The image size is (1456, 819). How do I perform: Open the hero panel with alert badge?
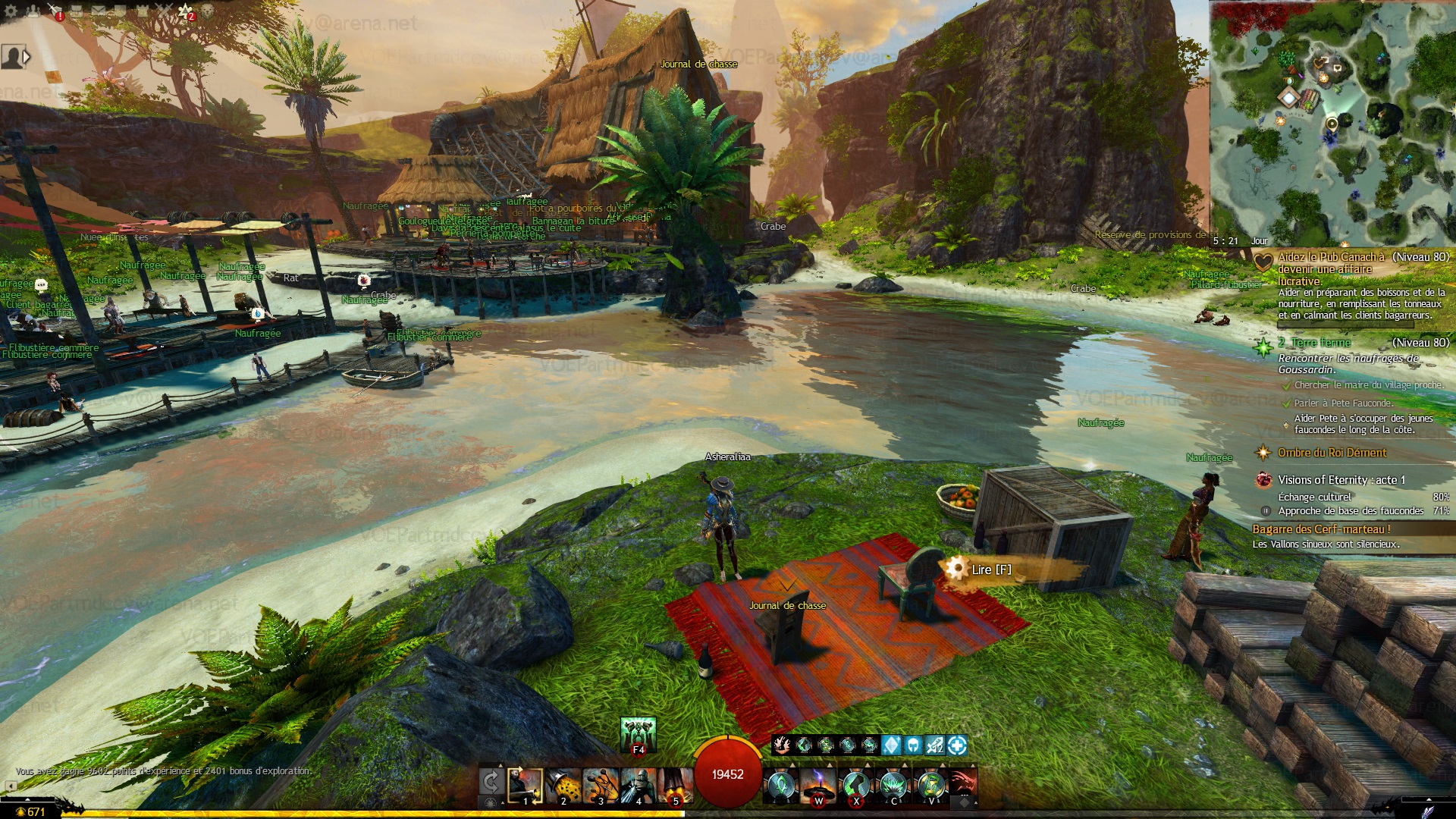coord(55,11)
